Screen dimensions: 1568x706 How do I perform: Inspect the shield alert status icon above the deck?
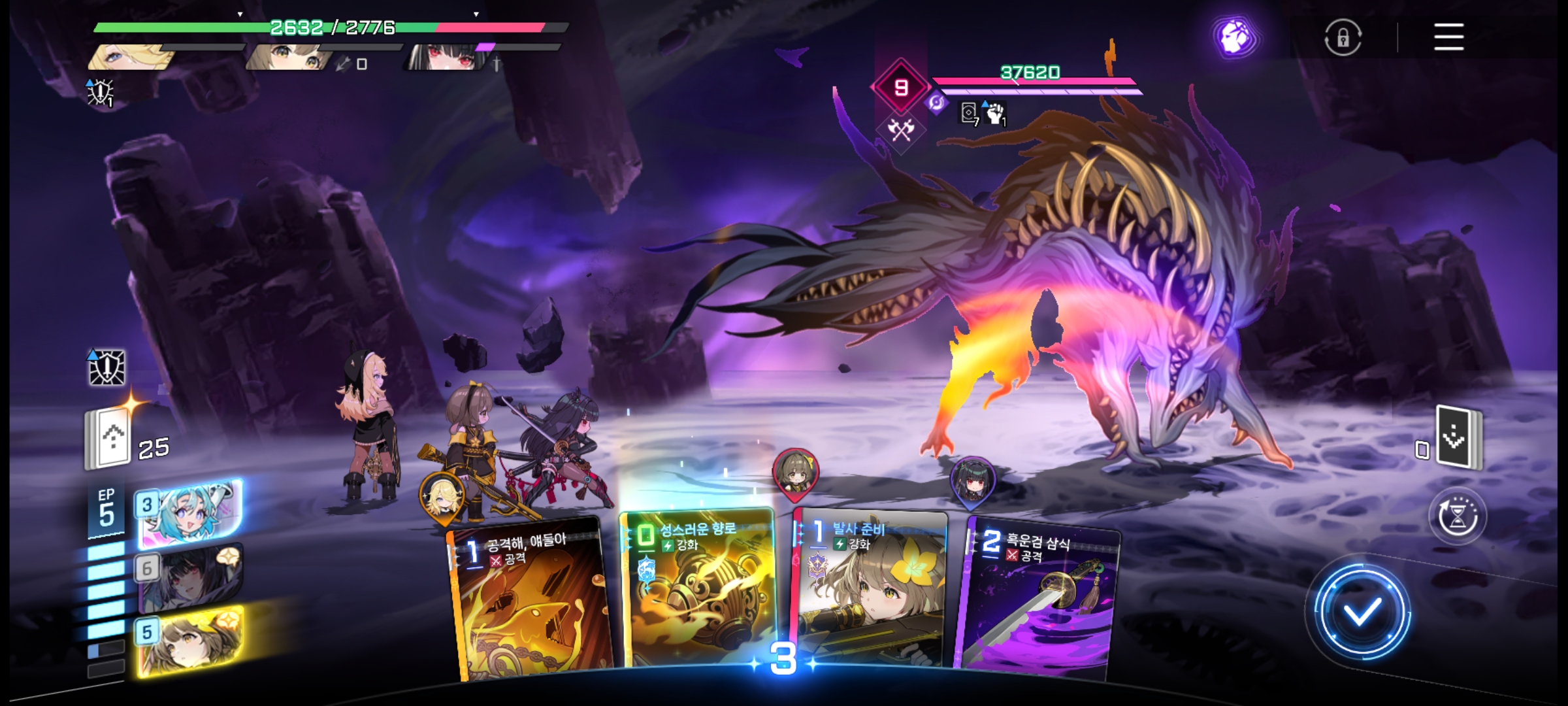[x=106, y=367]
